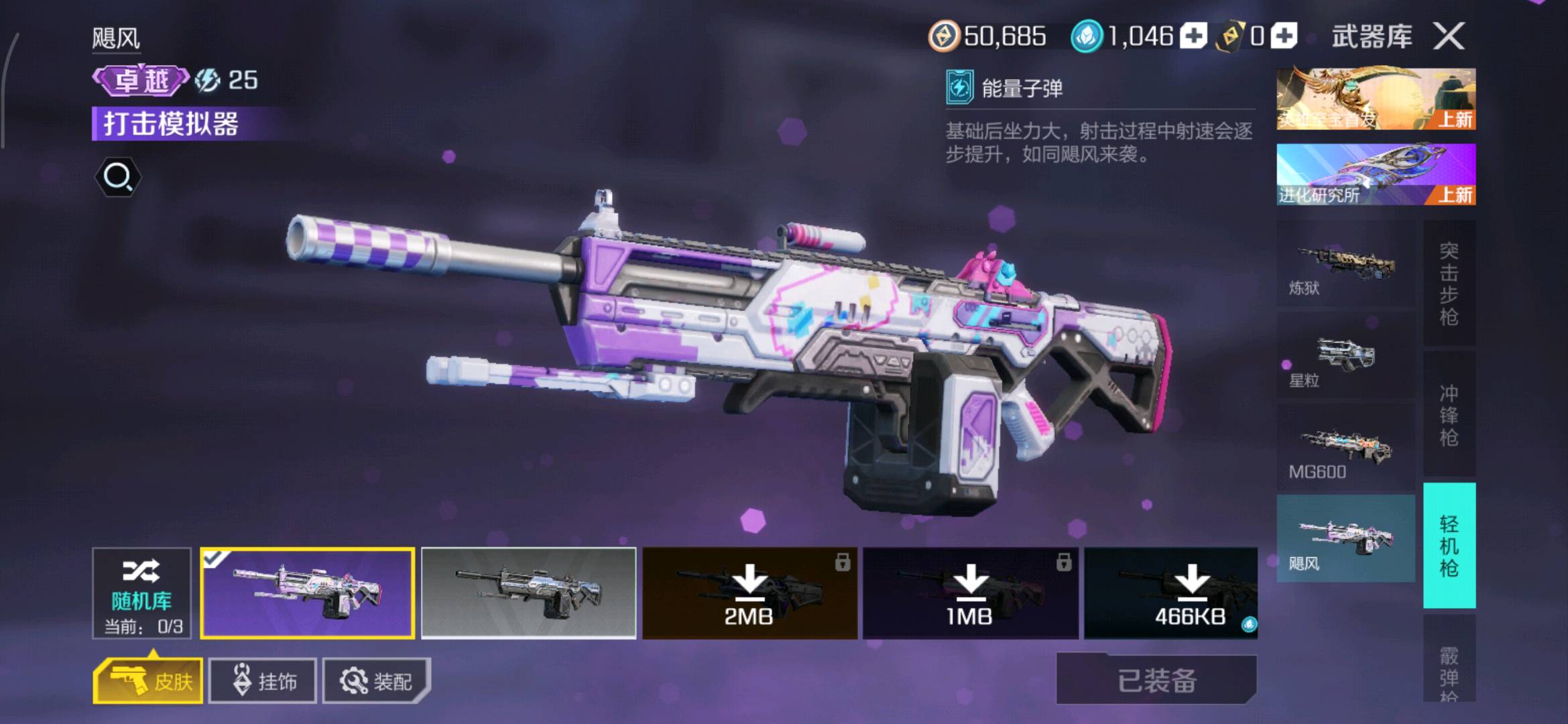
Task: Close the weapon arsenal screen
Action: point(1449,36)
